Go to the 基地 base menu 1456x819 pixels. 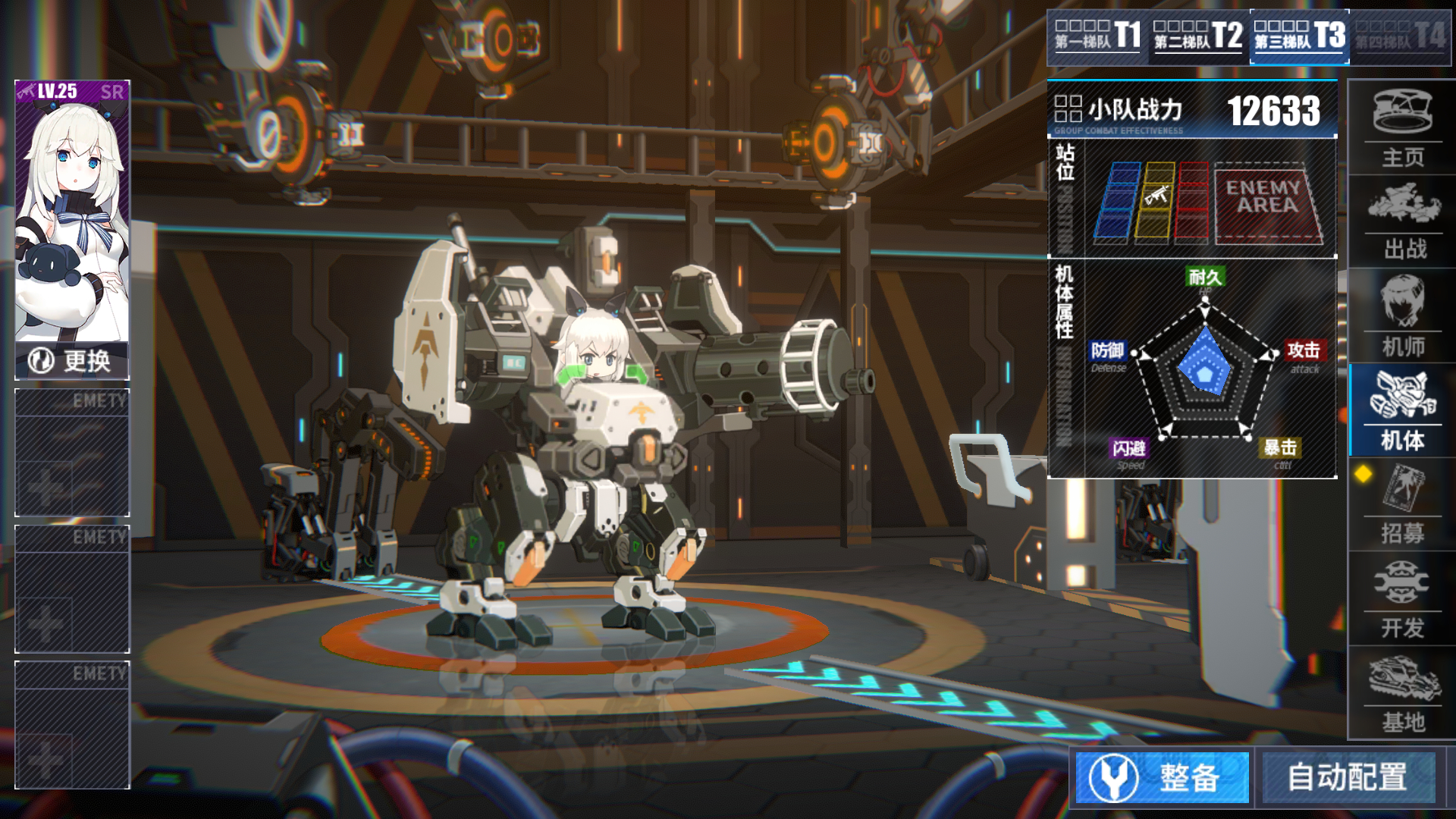(x=1402, y=693)
